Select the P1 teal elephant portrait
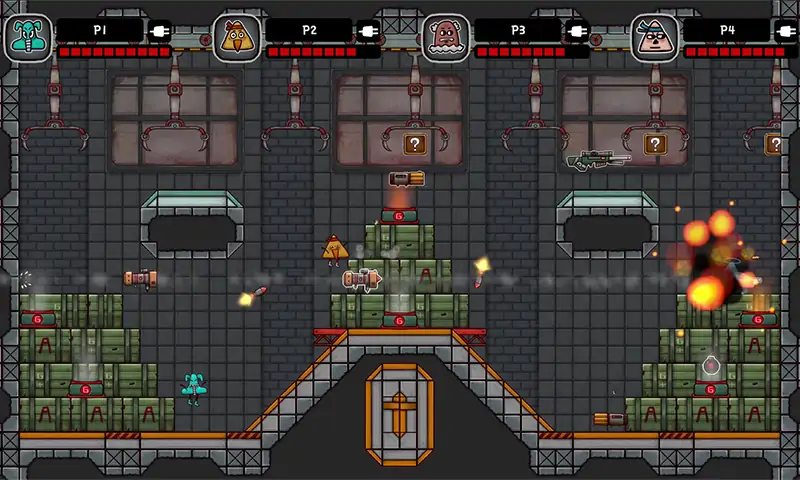This screenshot has width=800, height=480. click(x=27, y=38)
